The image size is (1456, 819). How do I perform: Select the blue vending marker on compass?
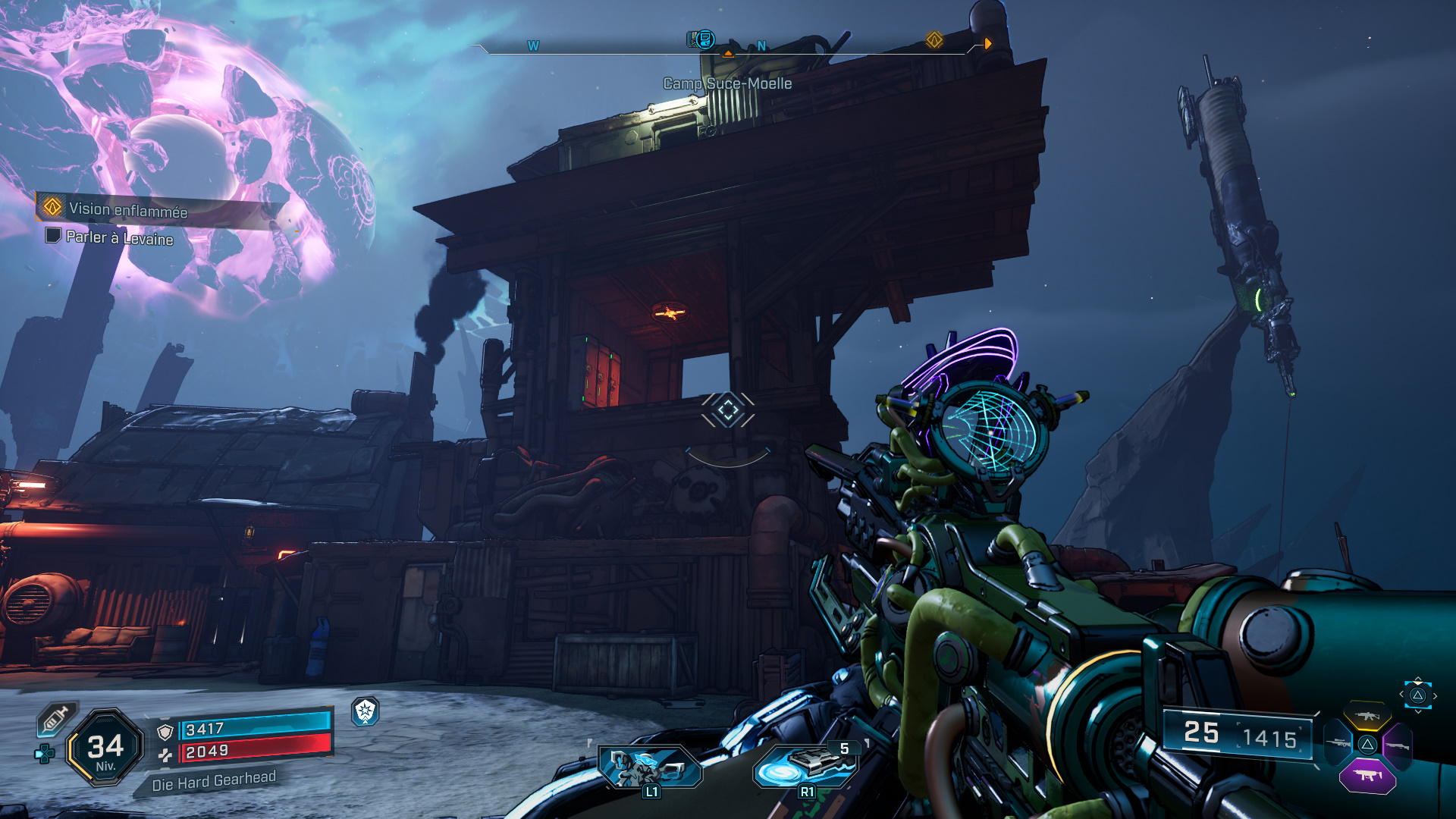pyautogui.click(x=703, y=39)
